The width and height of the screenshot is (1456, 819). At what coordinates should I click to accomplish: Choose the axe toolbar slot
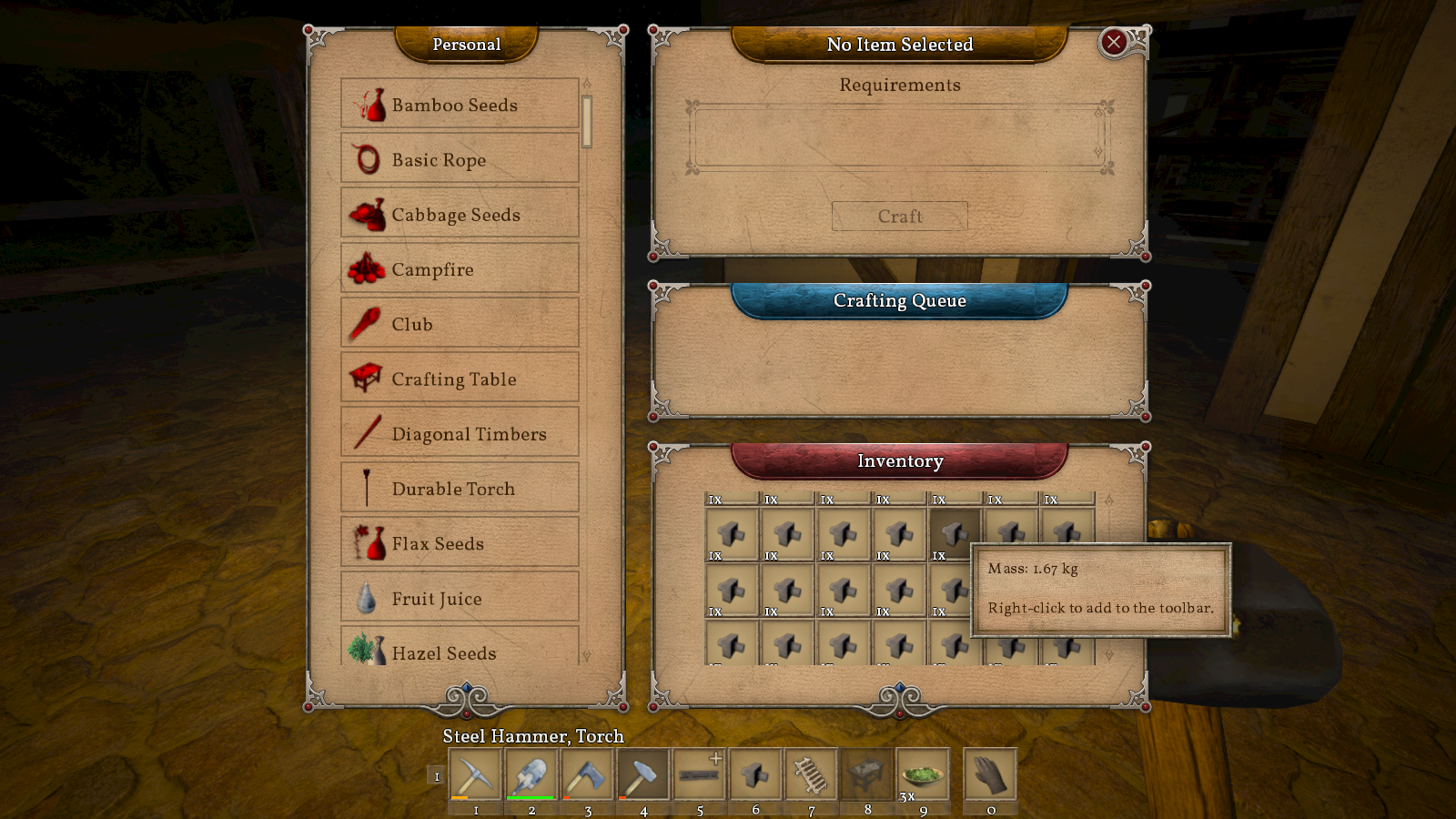coord(587,775)
